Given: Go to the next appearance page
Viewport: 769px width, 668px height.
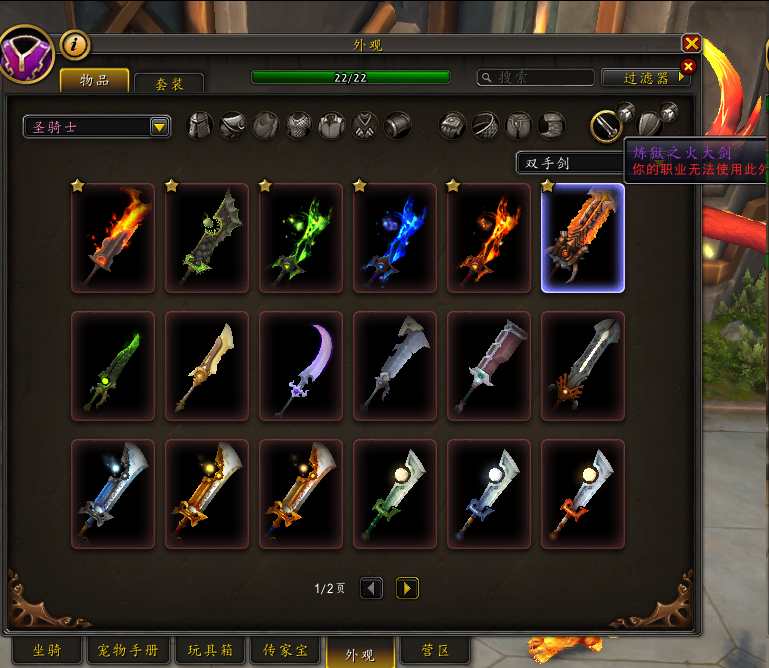Looking at the screenshot, I should click(x=407, y=588).
